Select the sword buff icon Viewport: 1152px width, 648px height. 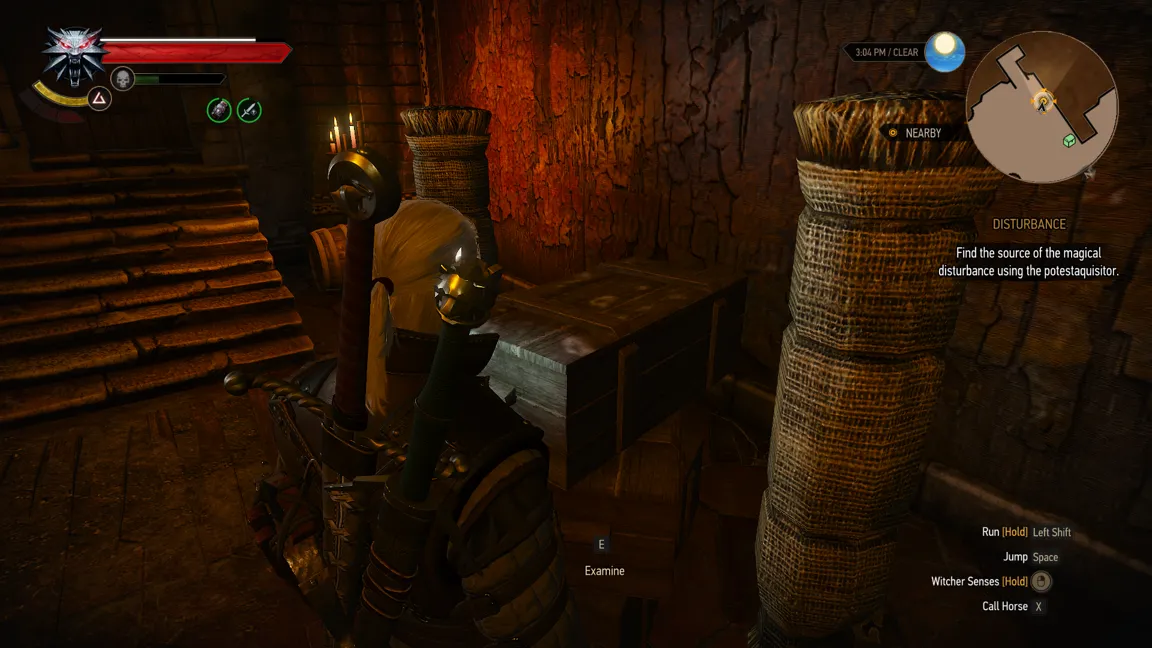(249, 110)
